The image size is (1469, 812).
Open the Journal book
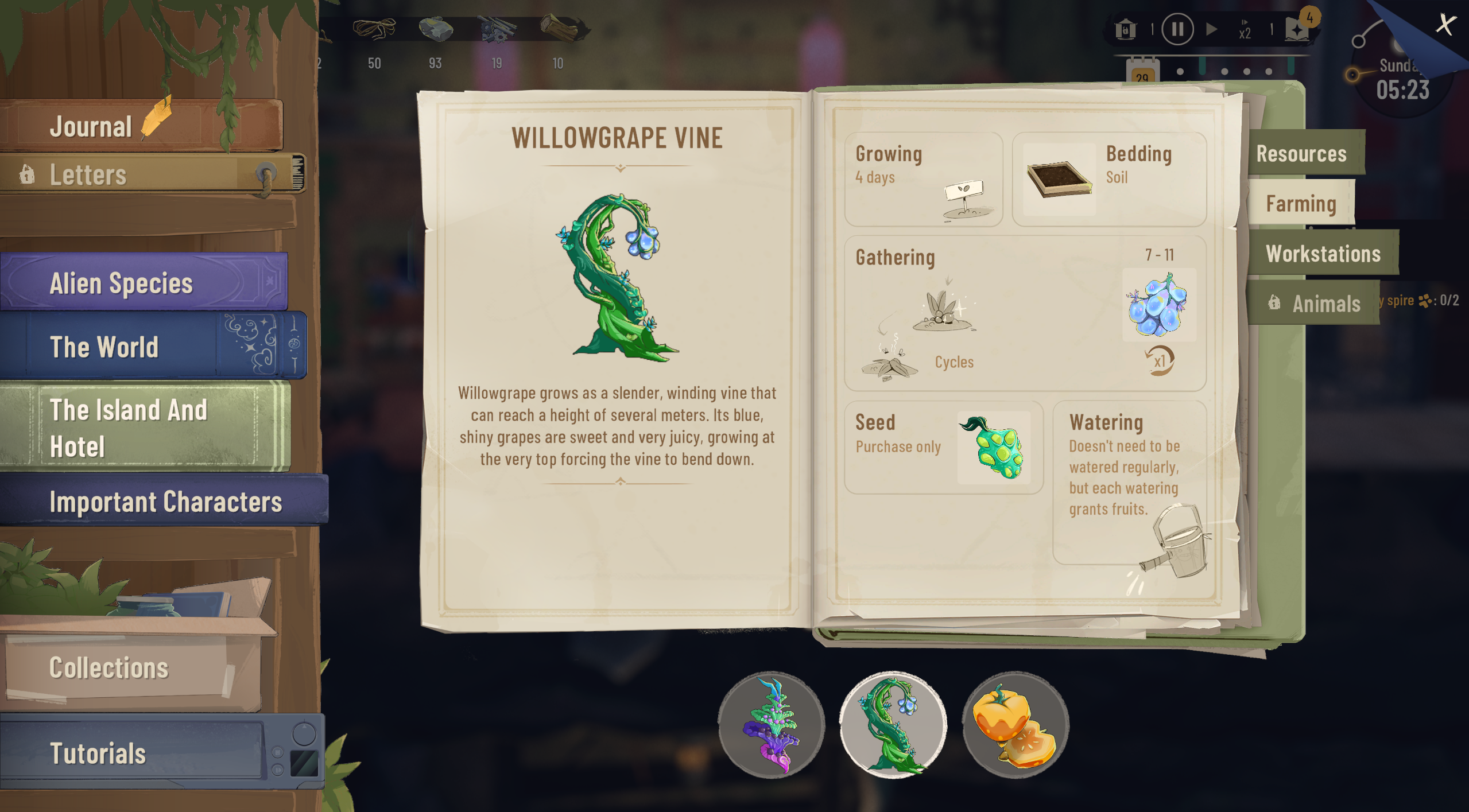[92, 126]
